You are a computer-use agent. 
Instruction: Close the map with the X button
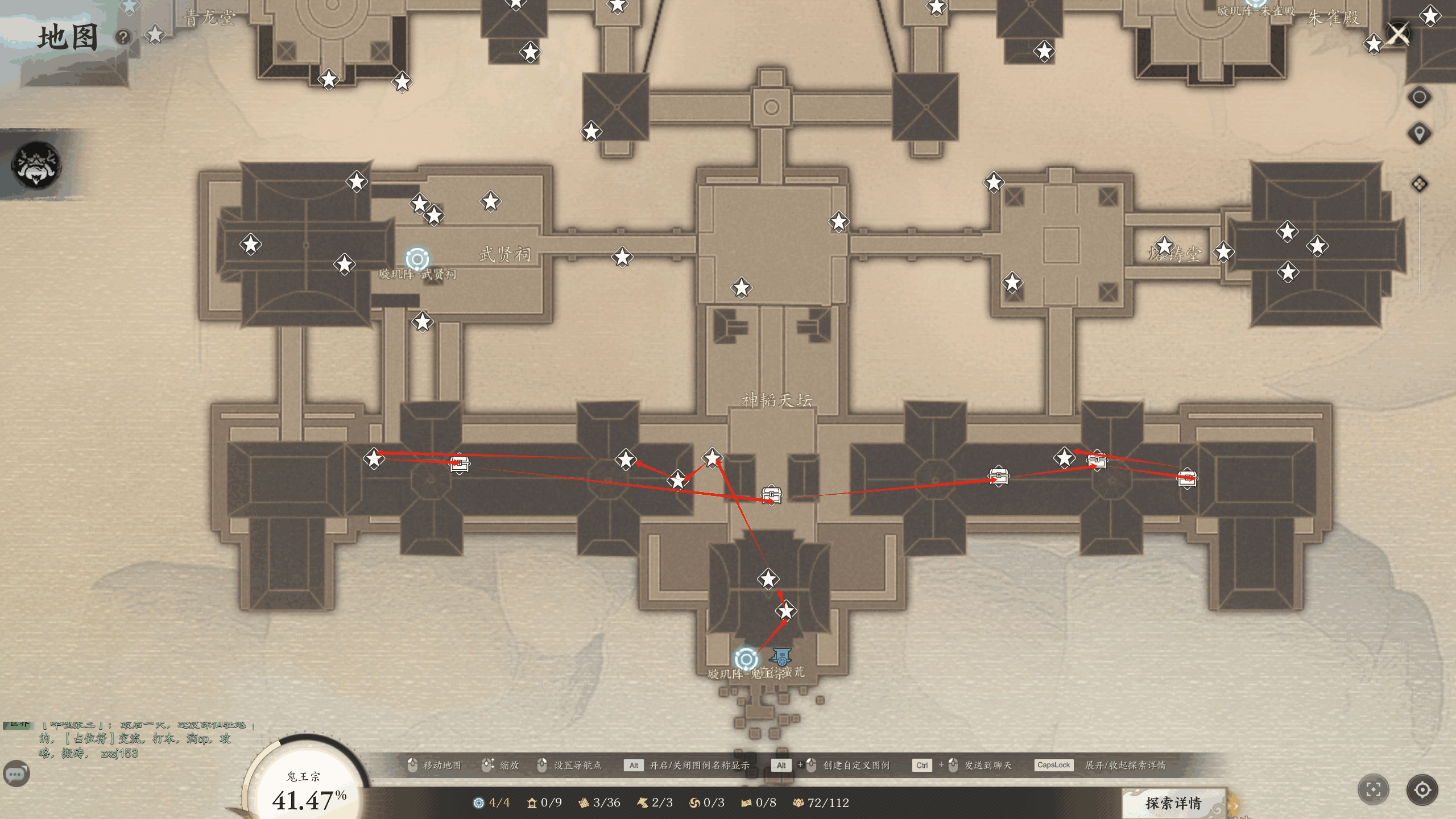click(x=1399, y=34)
